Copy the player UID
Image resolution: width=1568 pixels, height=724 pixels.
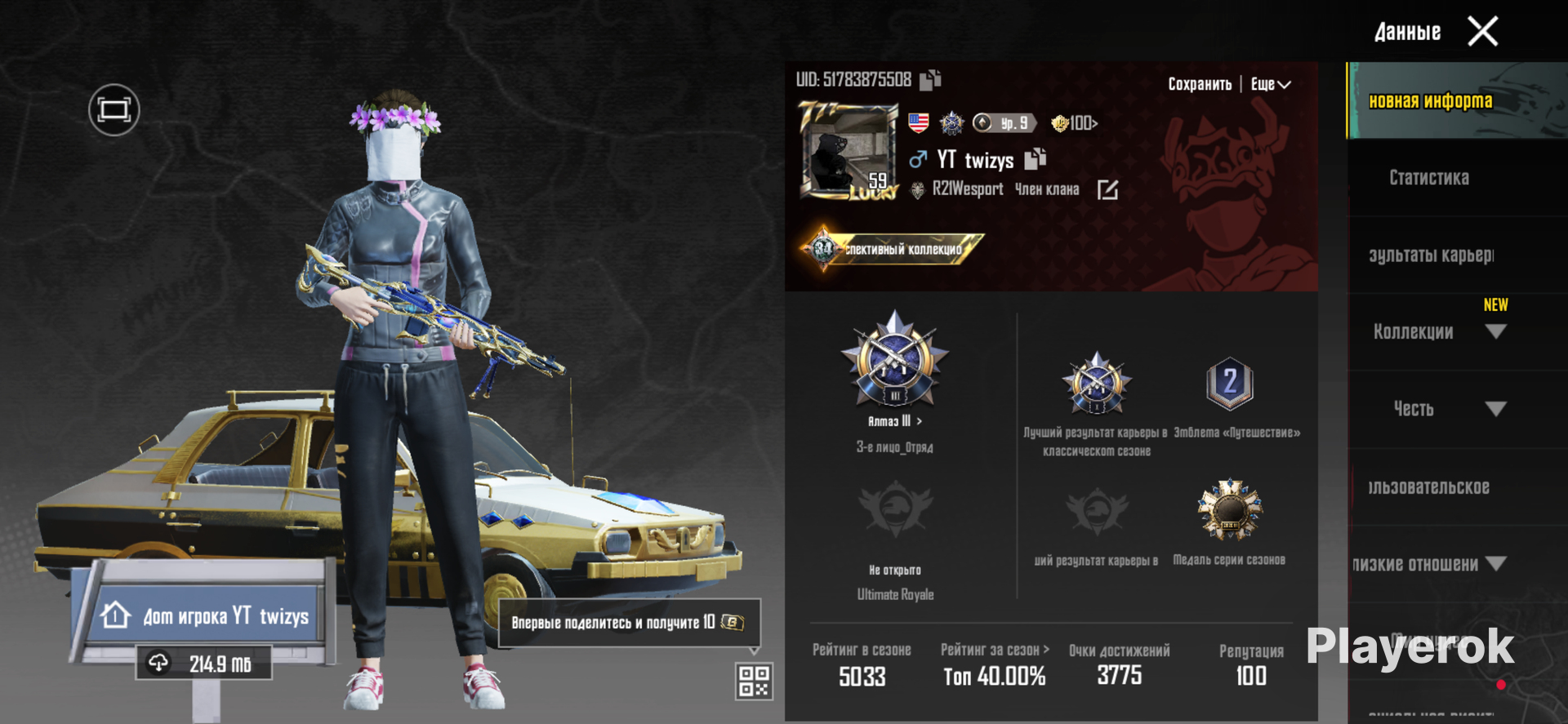(x=930, y=80)
